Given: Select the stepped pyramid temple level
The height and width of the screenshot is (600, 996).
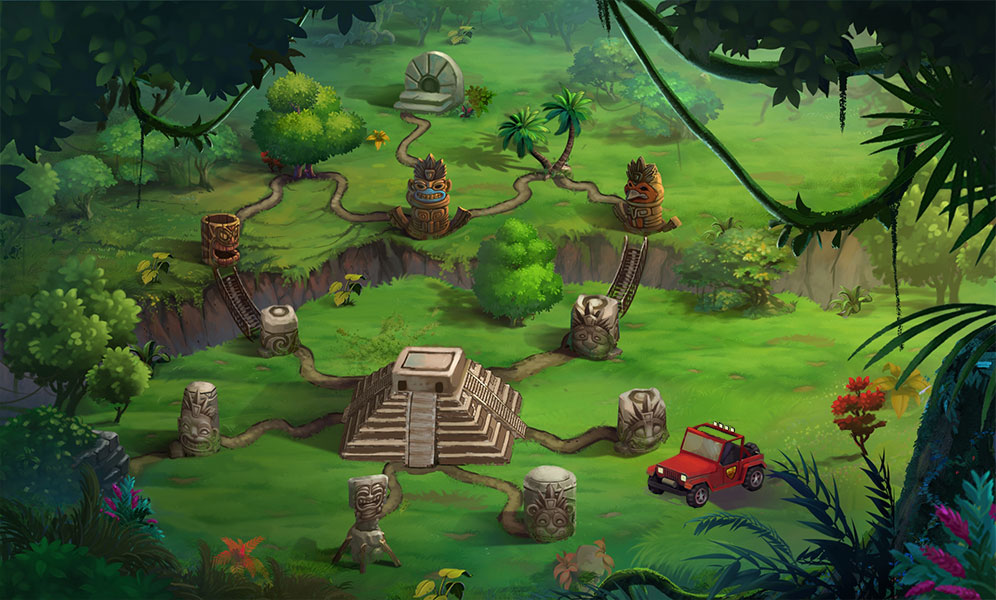Looking at the screenshot, I should [433, 407].
